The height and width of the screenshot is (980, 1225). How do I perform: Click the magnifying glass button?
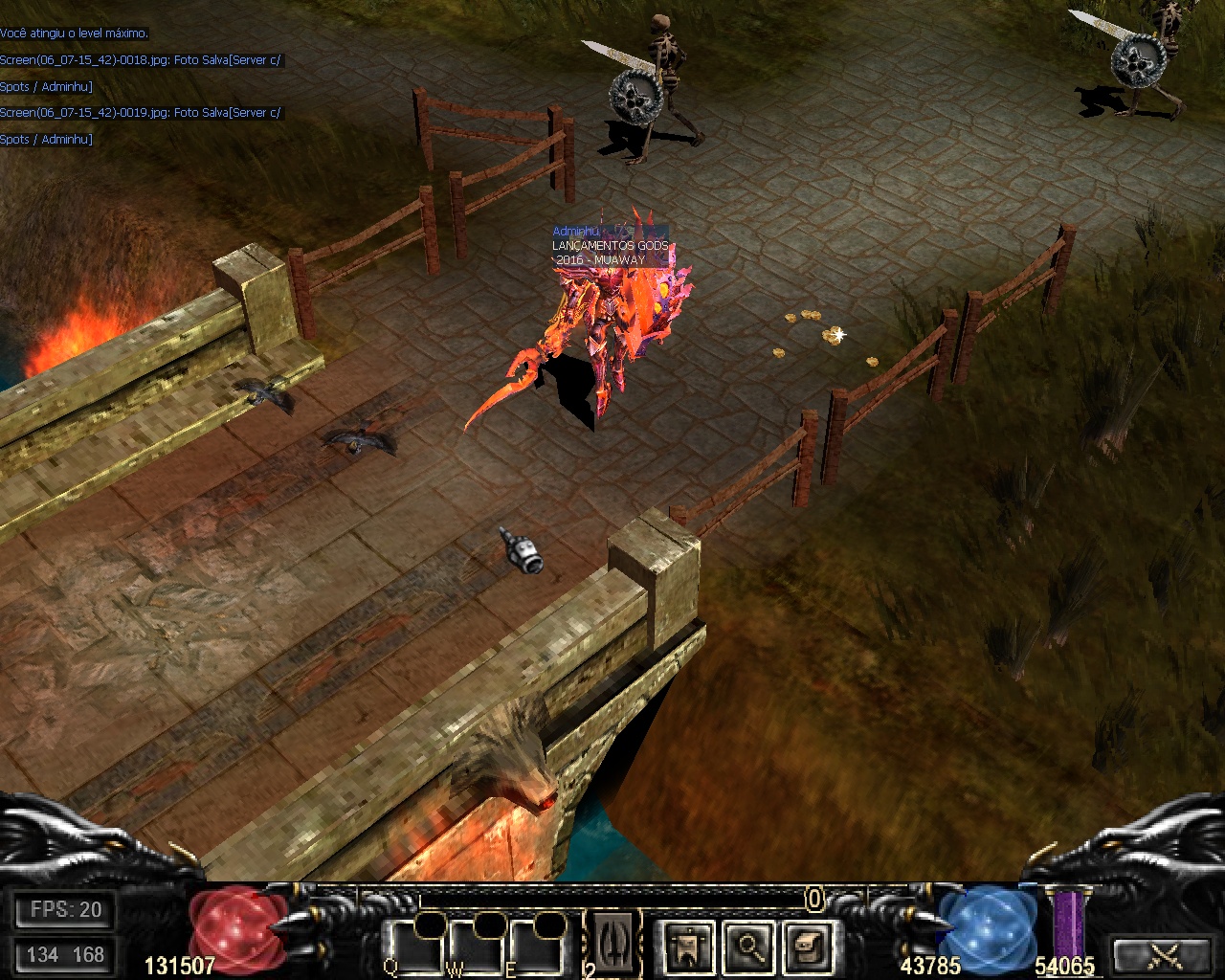coord(747,947)
